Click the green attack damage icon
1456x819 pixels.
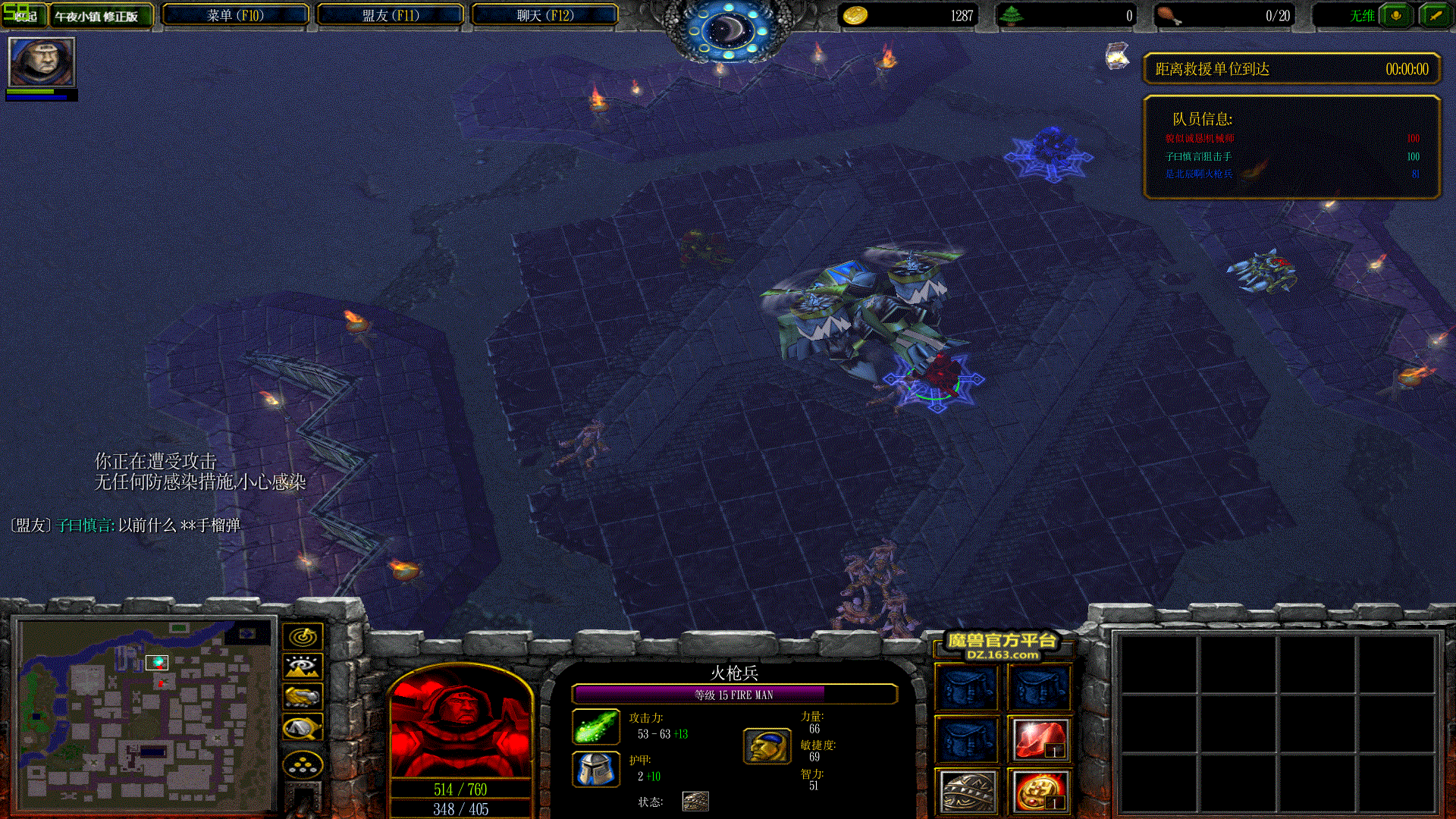pos(595,726)
